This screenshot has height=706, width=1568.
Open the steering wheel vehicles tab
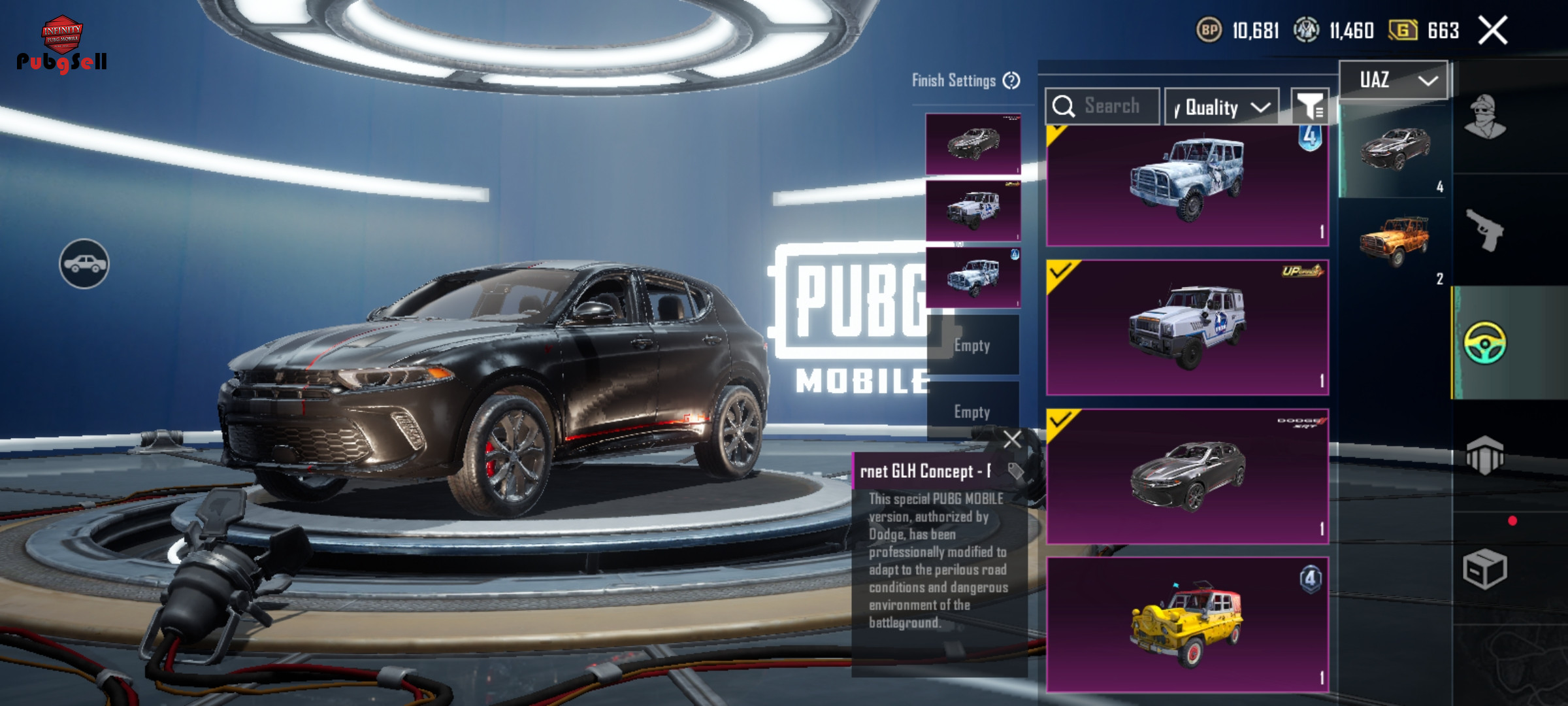pyautogui.click(x=1485, y=343)
